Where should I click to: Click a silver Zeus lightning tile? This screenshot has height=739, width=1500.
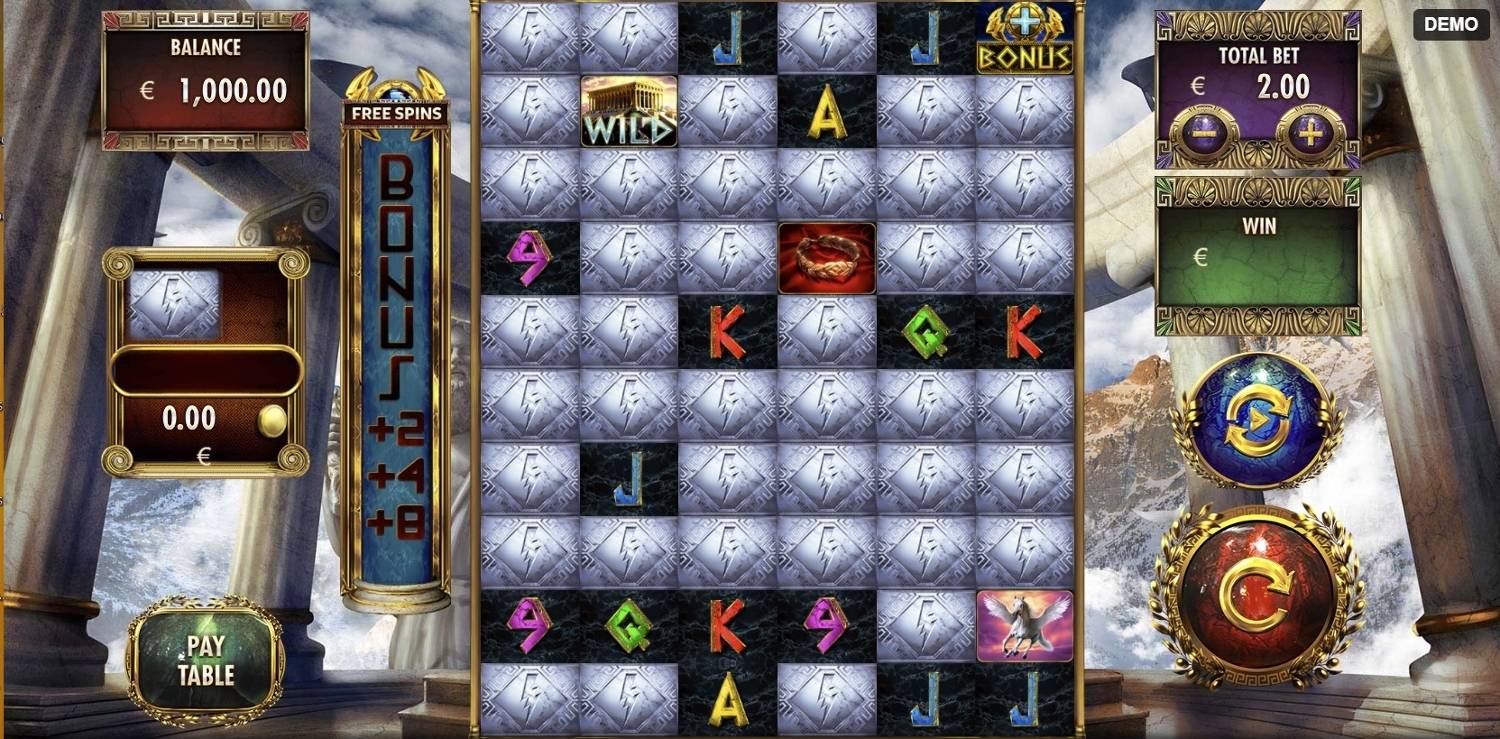pyautogui.click(x=529, y=185)
